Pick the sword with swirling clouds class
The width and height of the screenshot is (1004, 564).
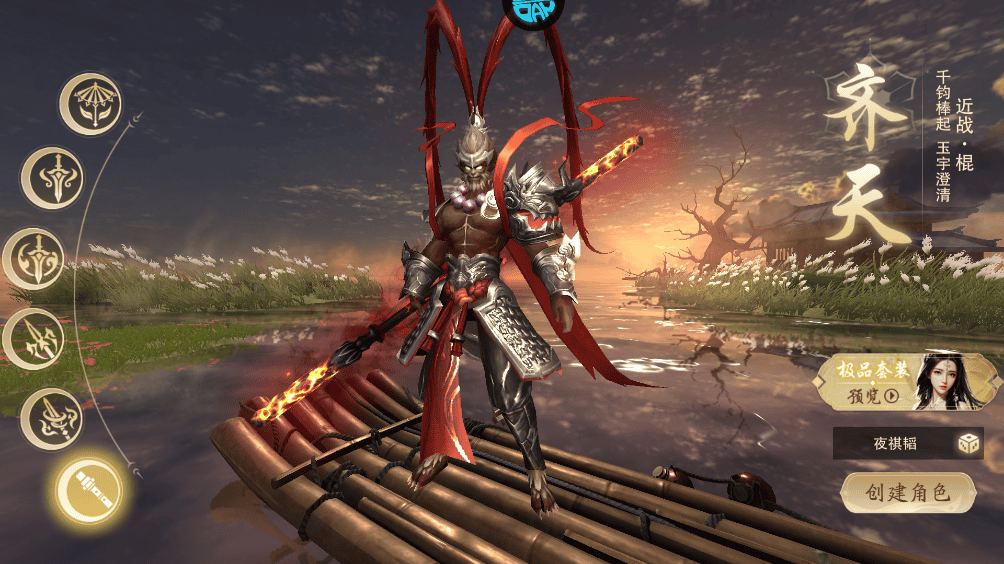coord(34,259)
